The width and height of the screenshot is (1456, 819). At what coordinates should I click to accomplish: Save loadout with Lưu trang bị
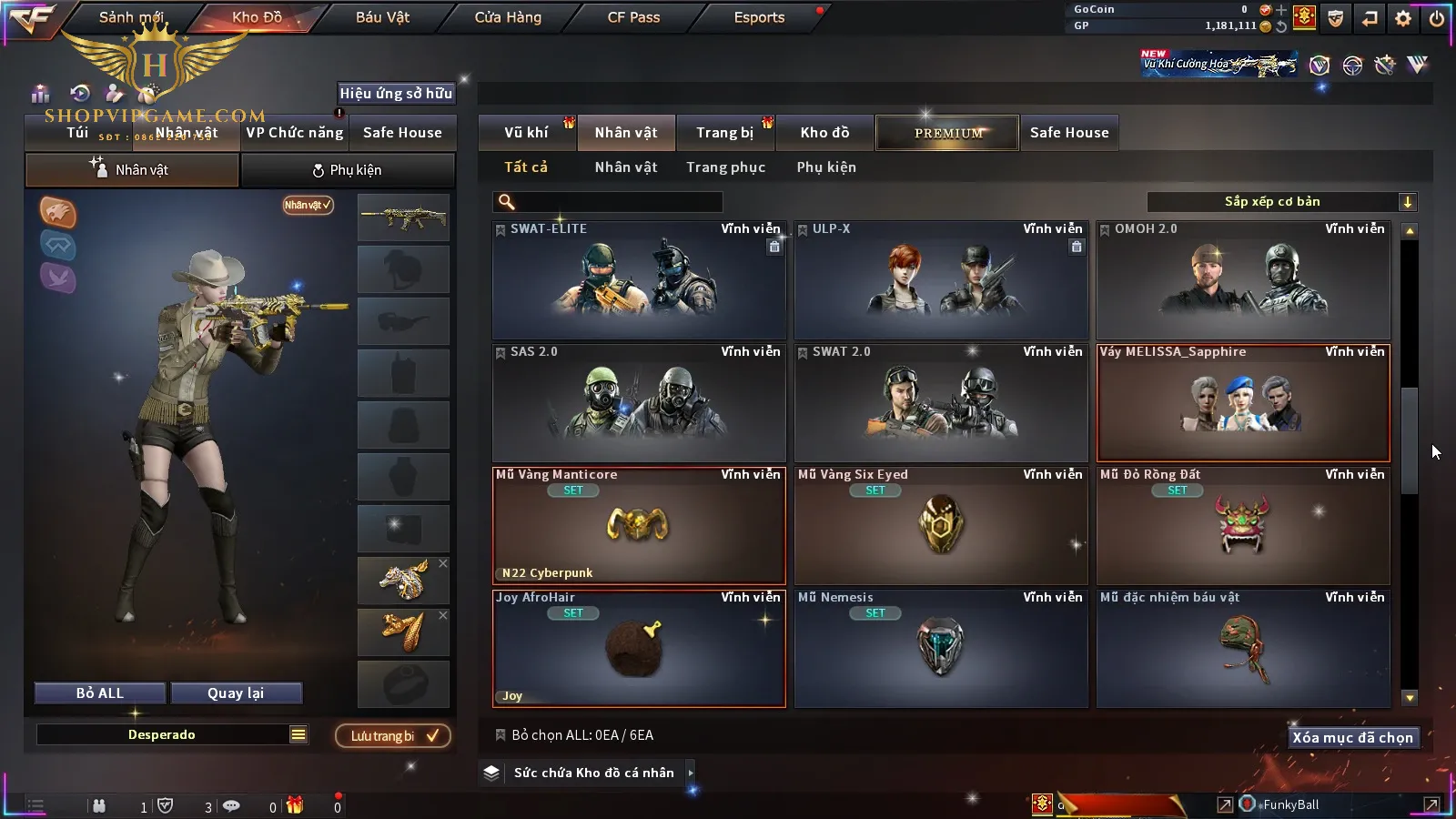pos(393,736)
